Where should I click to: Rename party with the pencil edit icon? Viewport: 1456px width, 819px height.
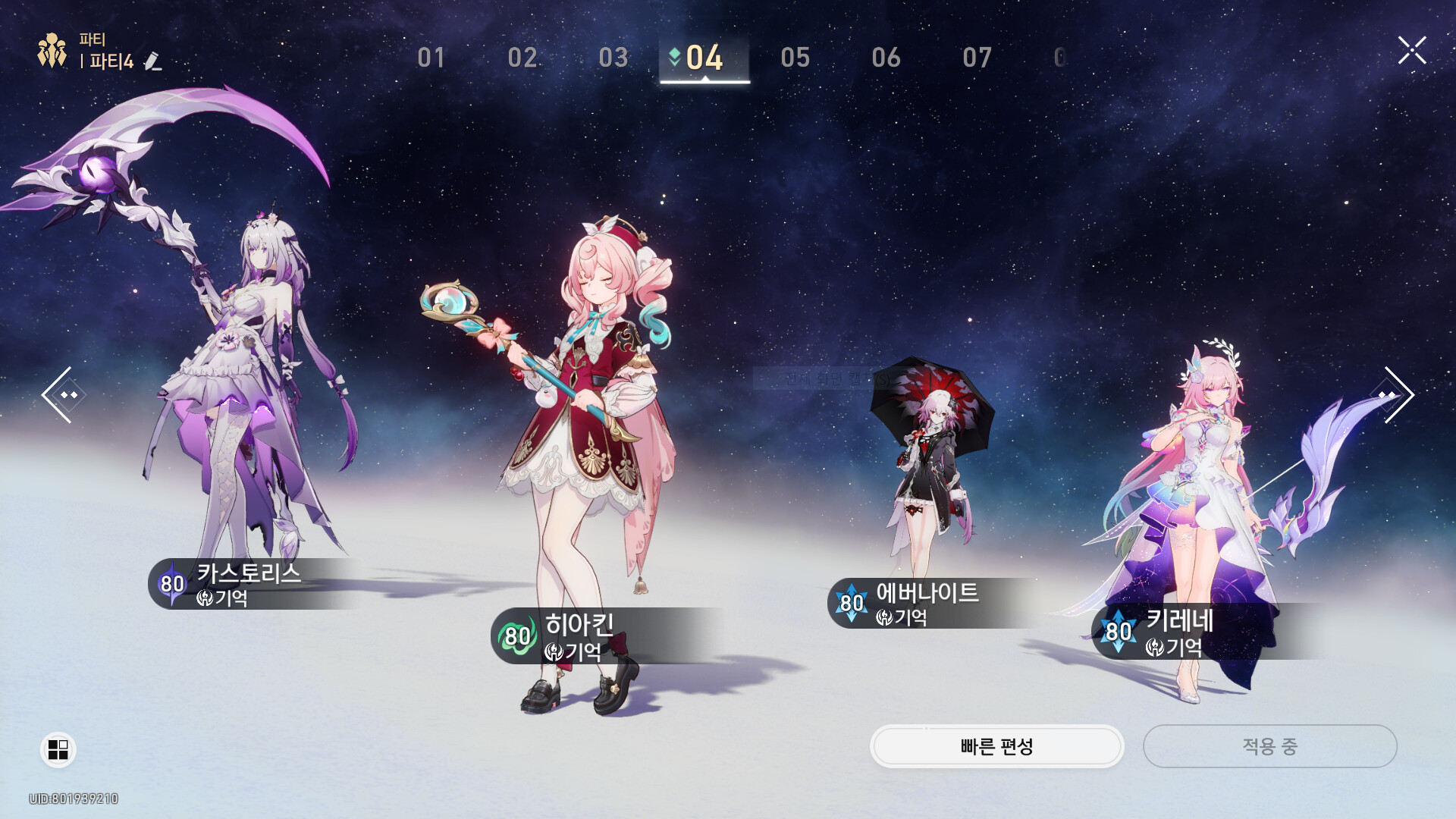pyautogui.click(x=152, y=61)
